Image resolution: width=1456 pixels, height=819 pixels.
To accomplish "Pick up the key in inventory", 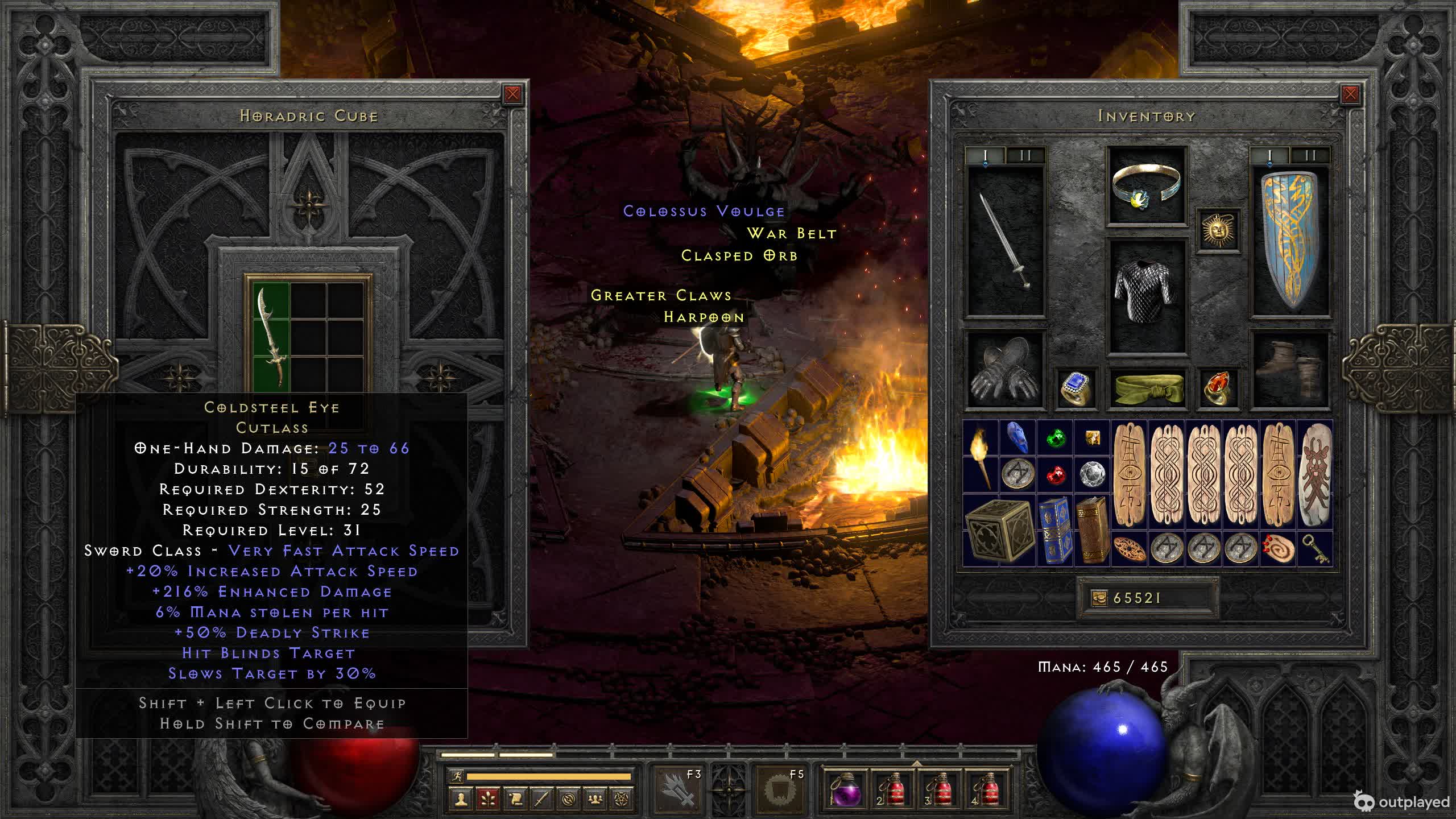I will (1314, 548).
